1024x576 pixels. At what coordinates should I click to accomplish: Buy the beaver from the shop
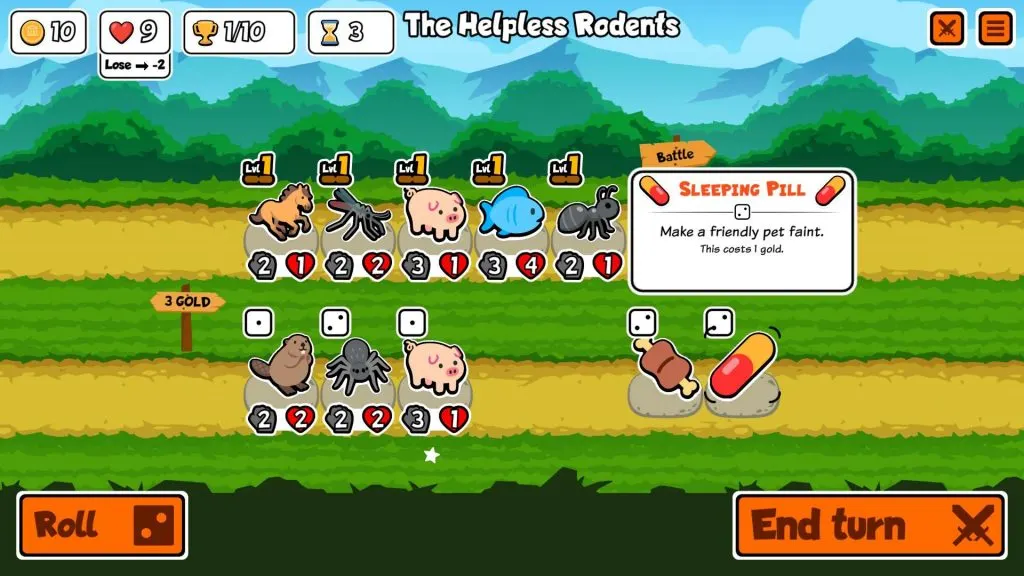[280, 368]
